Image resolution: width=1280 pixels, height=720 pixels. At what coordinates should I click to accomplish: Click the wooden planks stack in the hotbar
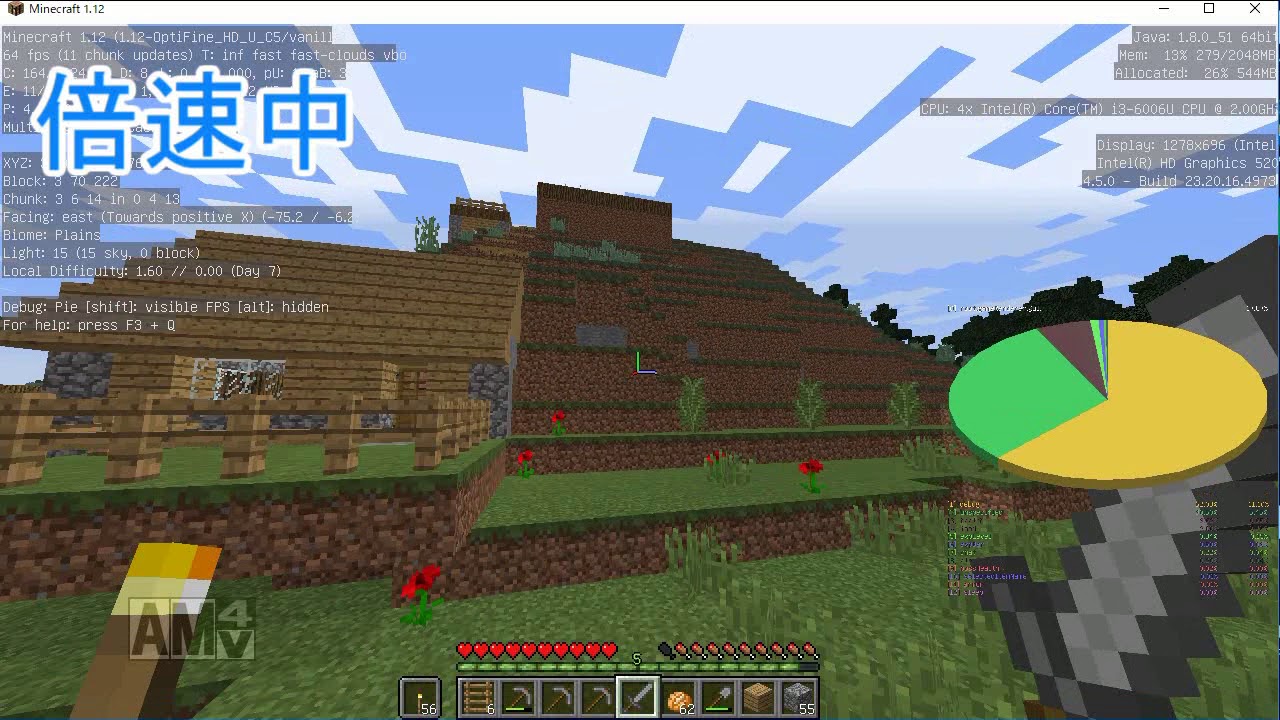coord(757,695)
